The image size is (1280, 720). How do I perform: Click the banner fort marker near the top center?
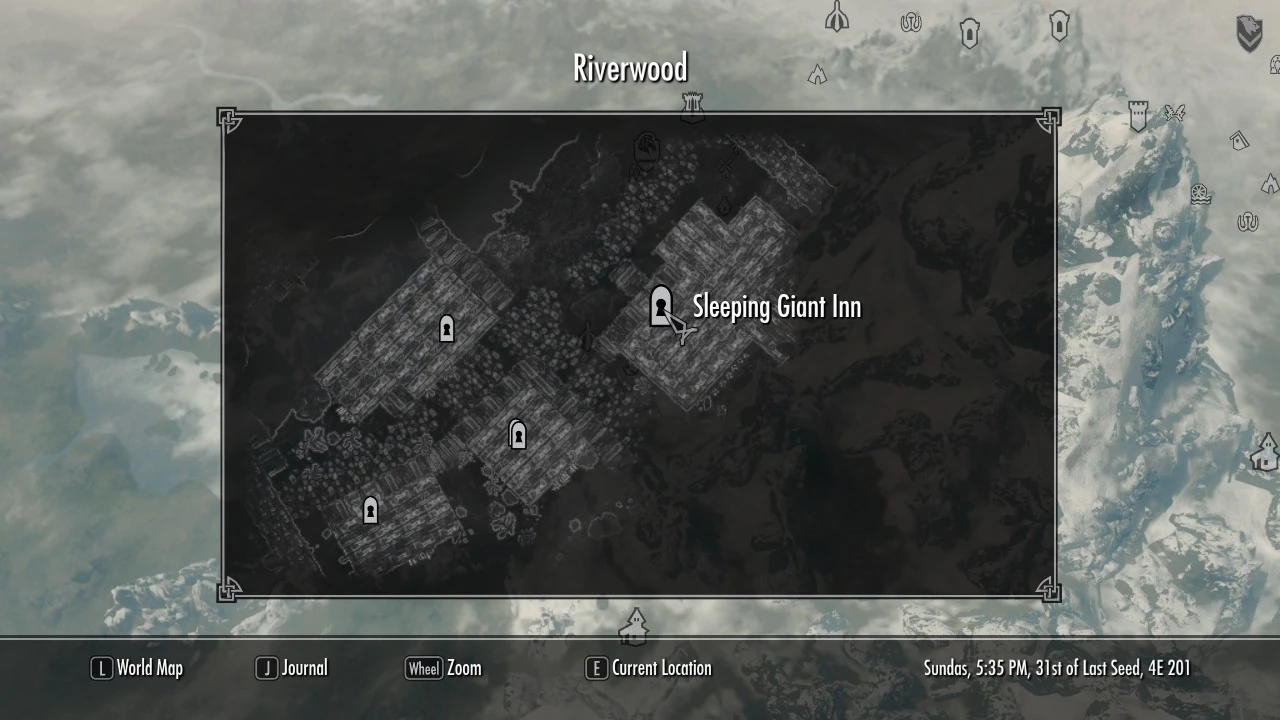click(x=690, y=105)
